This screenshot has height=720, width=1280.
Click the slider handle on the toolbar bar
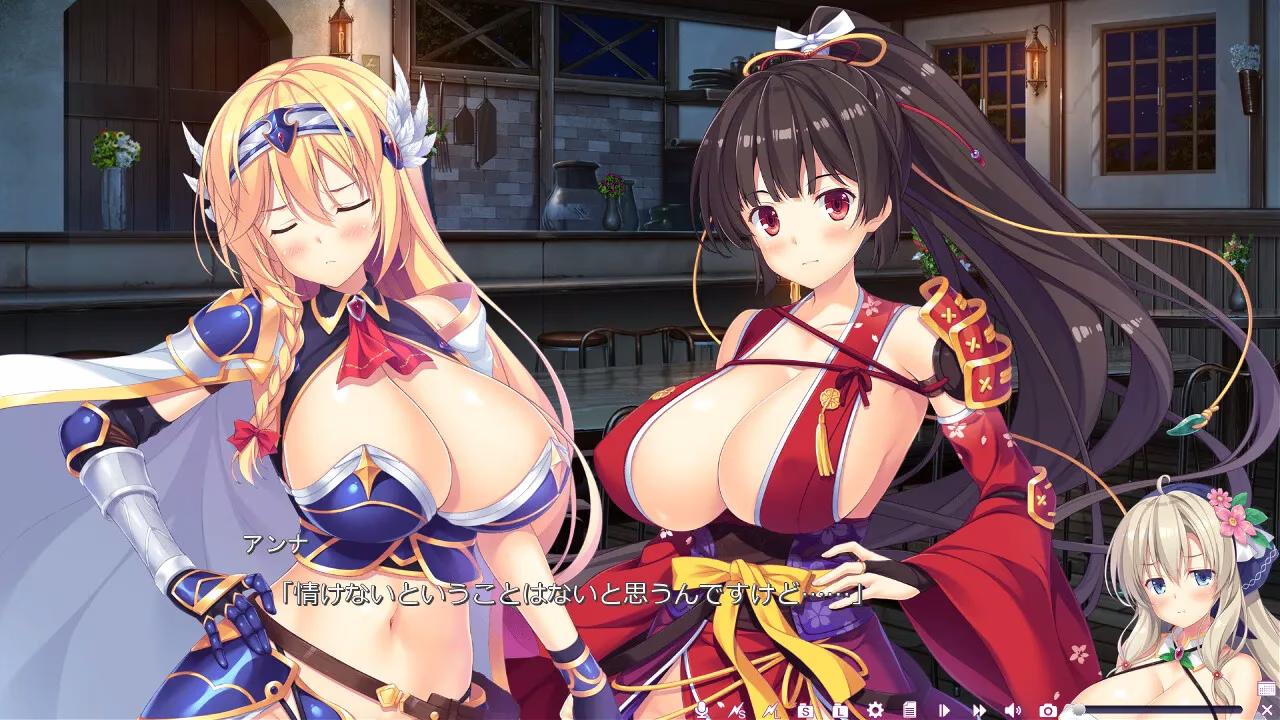click(x=1078, y=709)
